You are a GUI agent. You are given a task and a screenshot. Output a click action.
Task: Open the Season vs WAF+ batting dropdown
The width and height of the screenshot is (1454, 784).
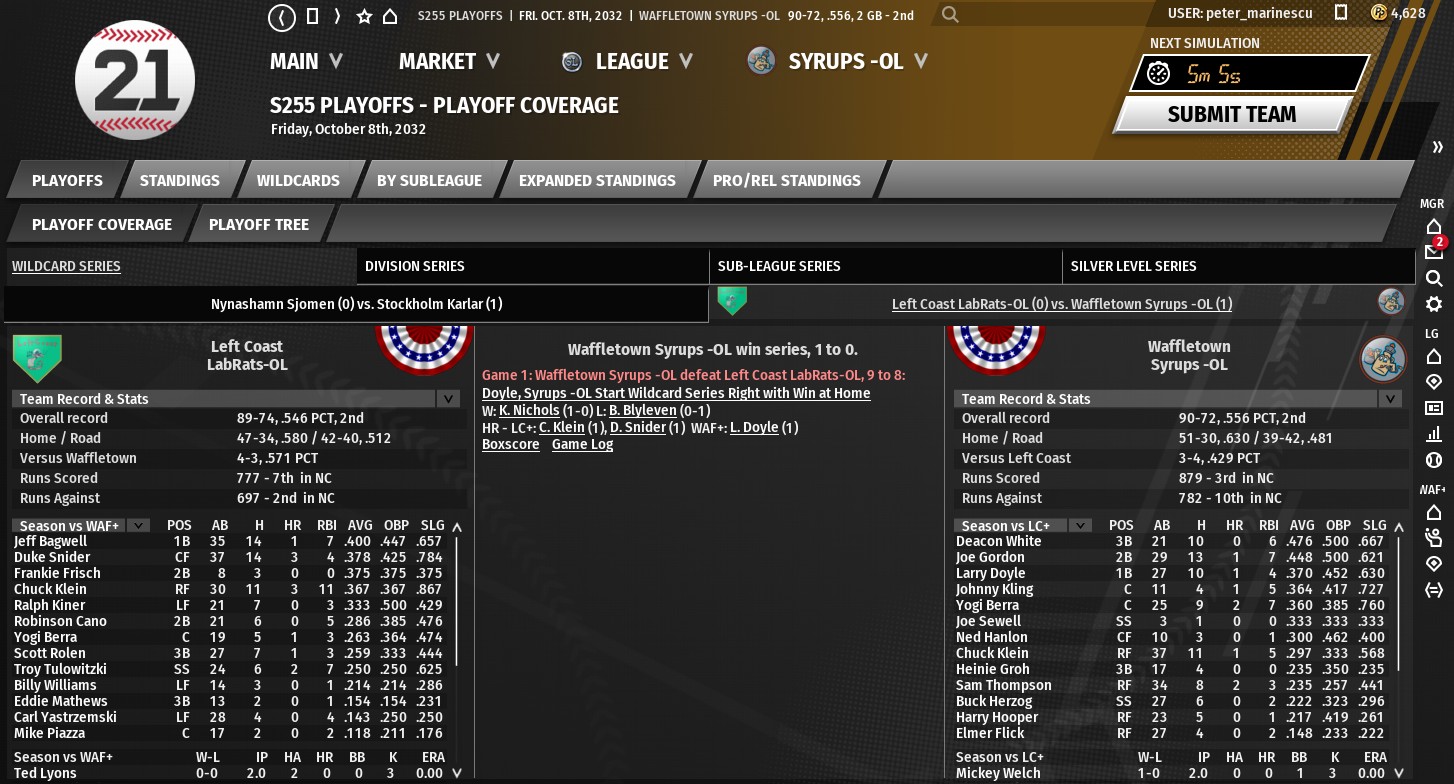138,525
